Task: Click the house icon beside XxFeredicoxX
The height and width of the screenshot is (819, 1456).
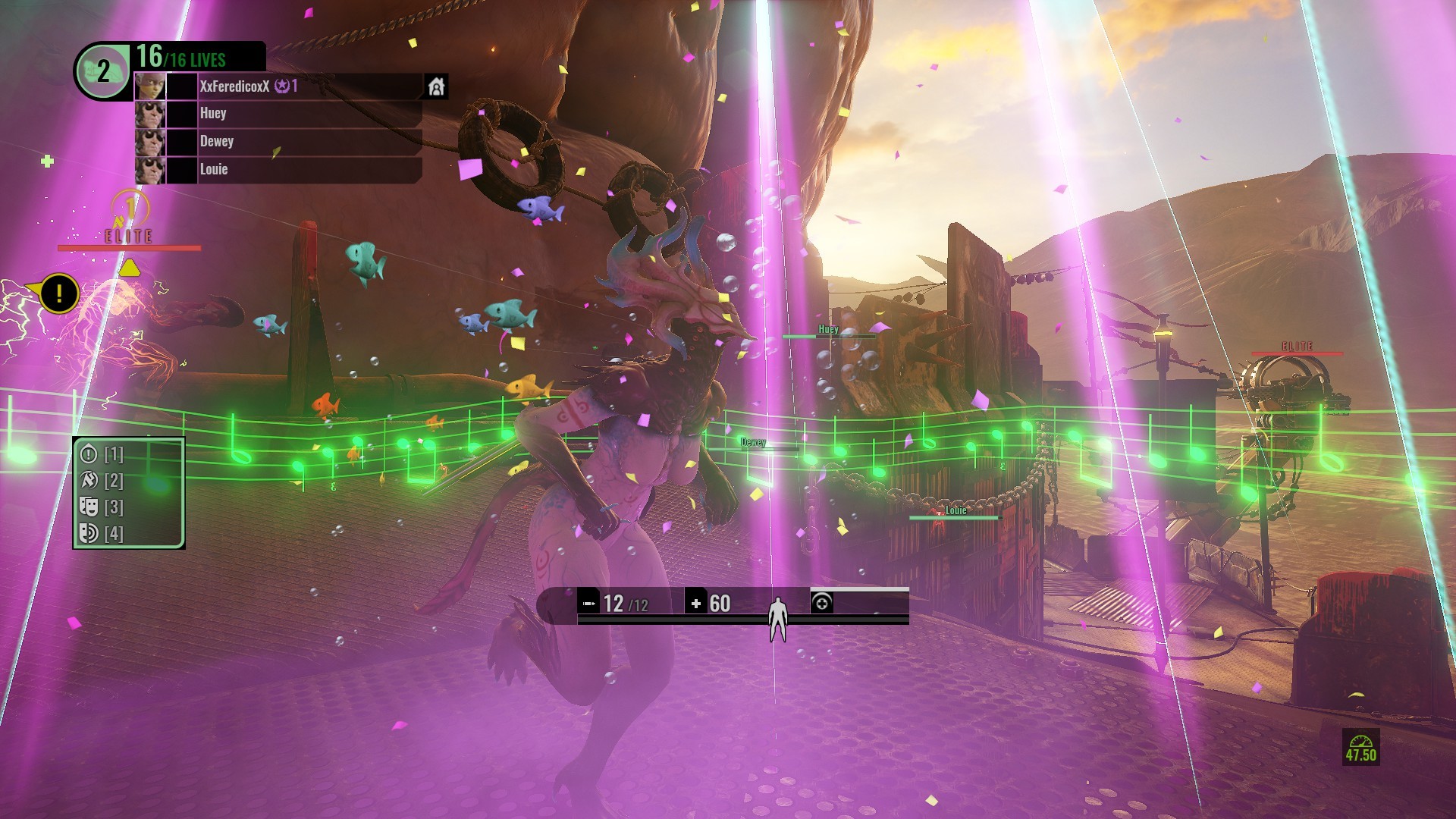Action: pyautogui.click(x=436, y=86)
